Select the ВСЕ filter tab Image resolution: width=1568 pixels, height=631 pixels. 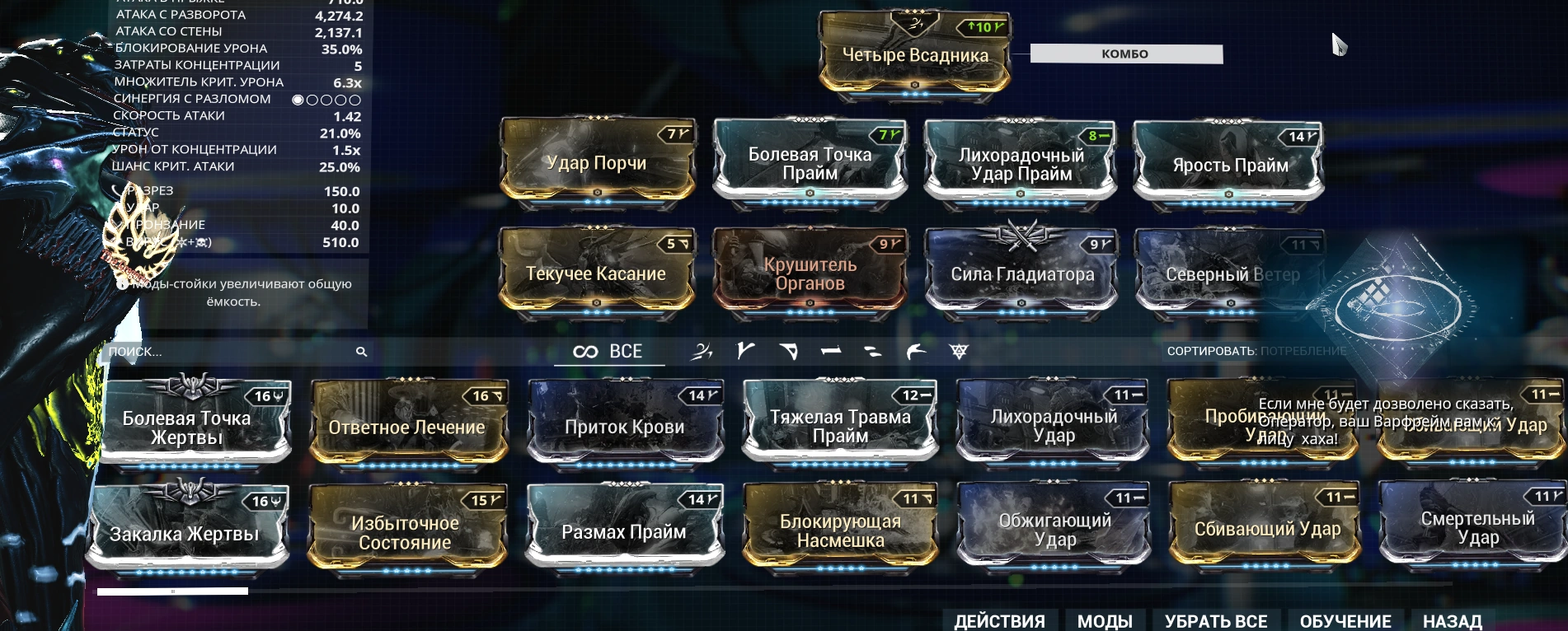click(x=625, y=352)
